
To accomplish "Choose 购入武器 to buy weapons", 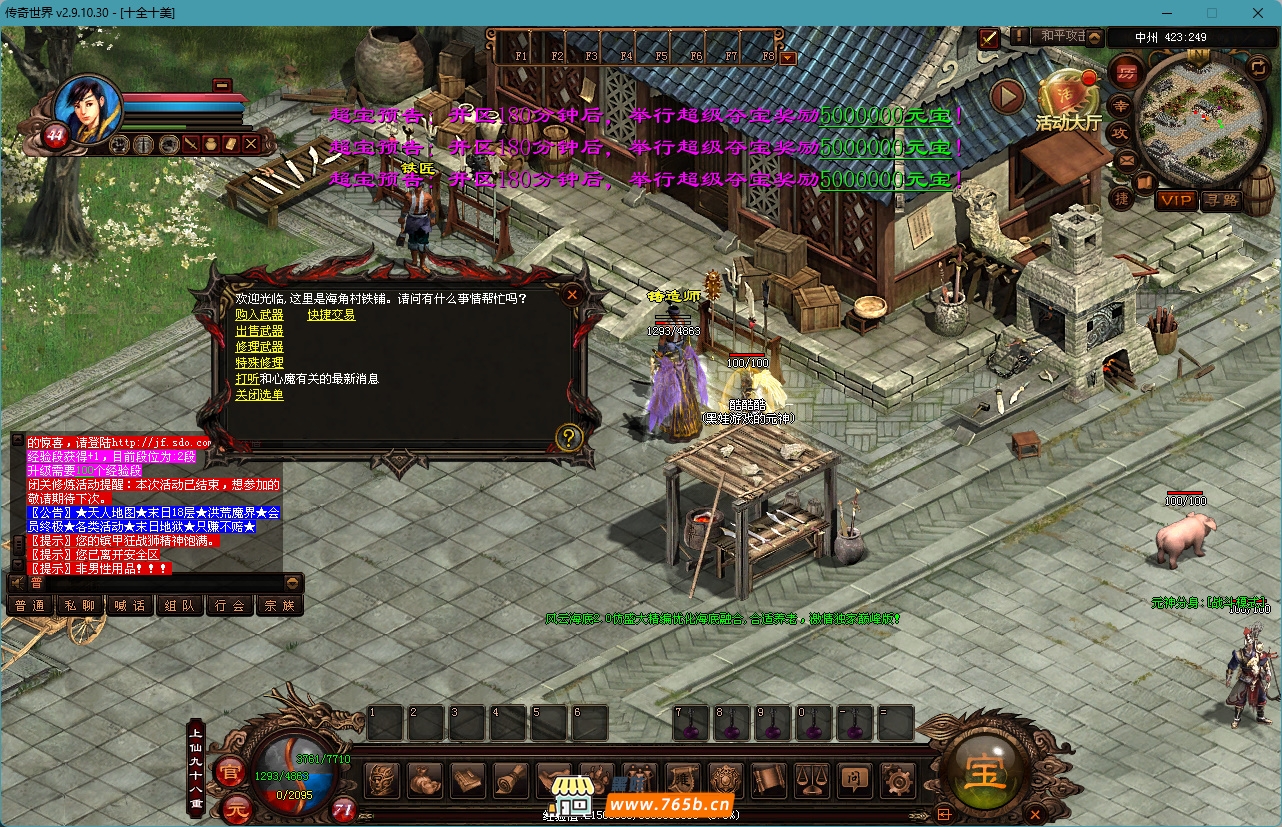I will click(x=259, y=315).
